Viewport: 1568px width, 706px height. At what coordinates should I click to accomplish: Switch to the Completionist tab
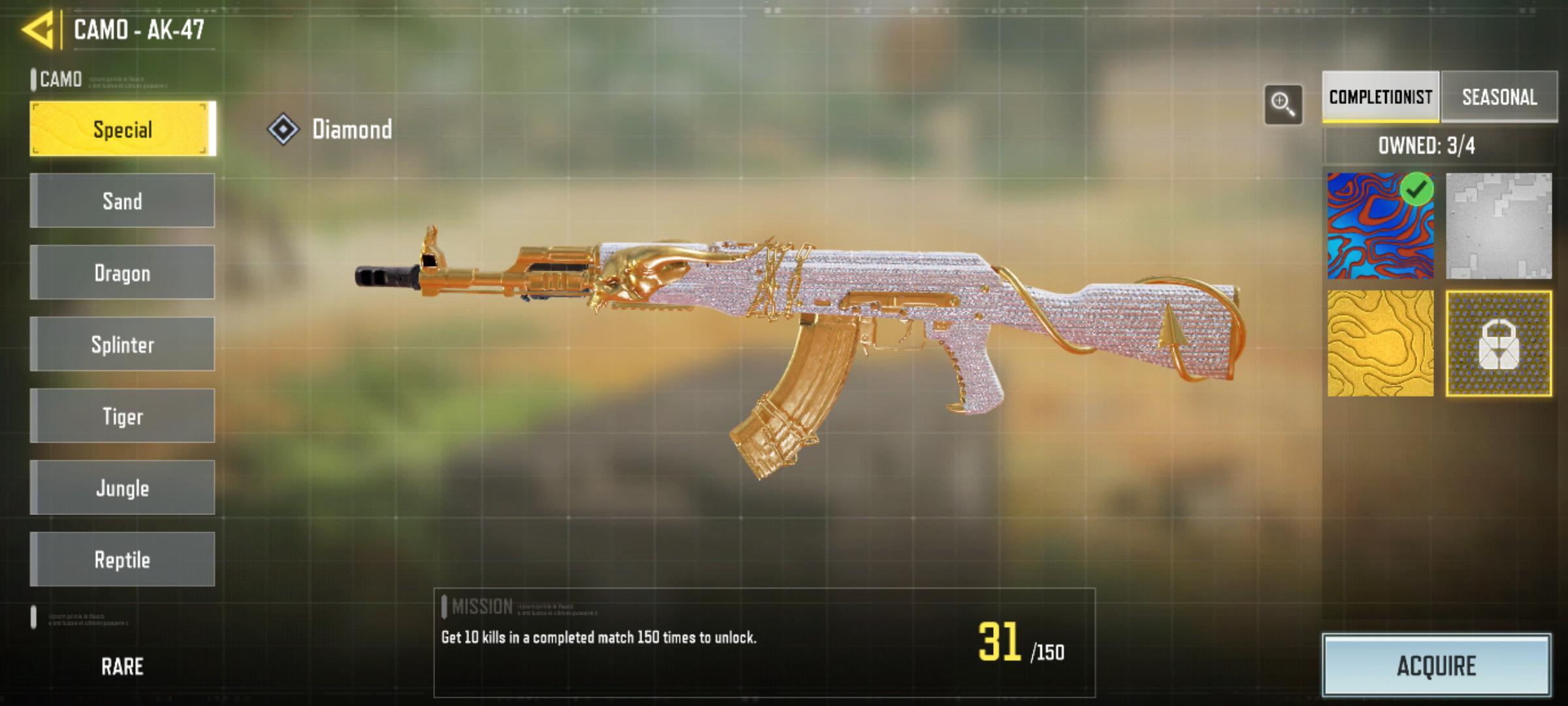[1380, 97]
